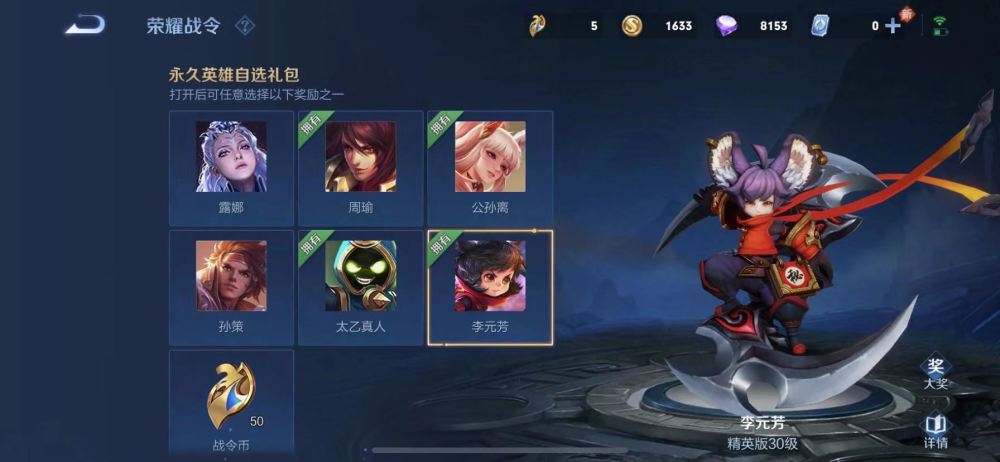This screenshot has width=1000, height=462.
Task: Go back using the return arrow
Action: [x=85, y=25]
